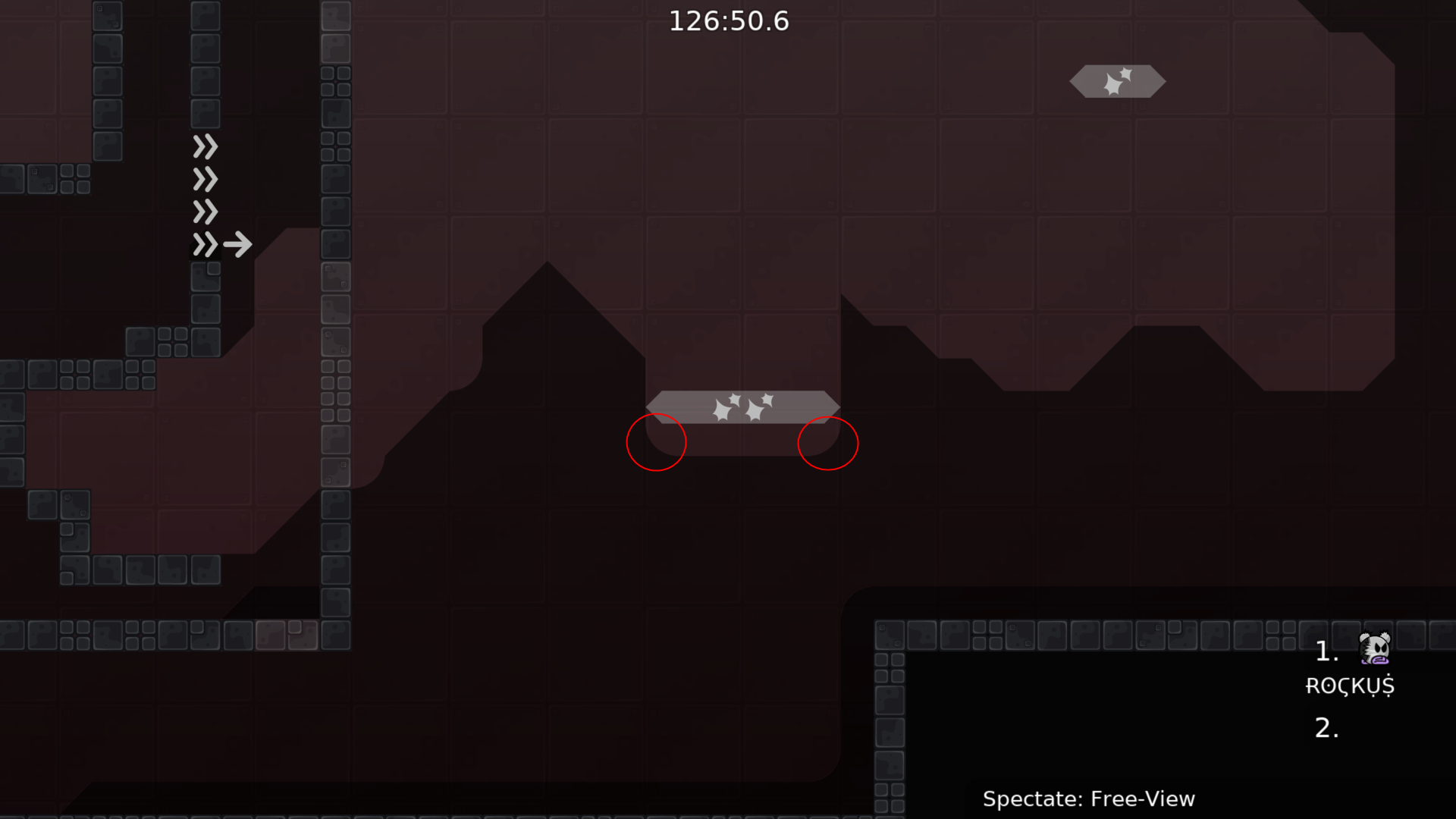The width and height of the screenshot is (1456, 819).
Task: Select the first-place leaderboard entry
Action: click(x=1327, y=652)
